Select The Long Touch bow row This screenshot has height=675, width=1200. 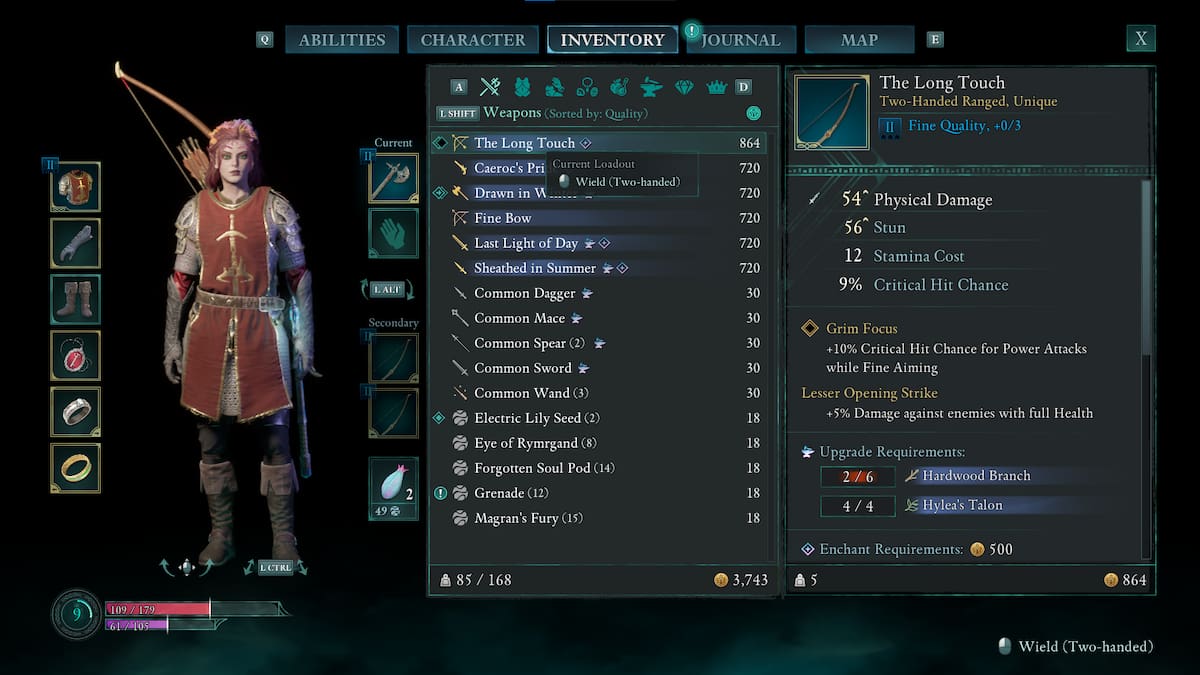[525, 143]
